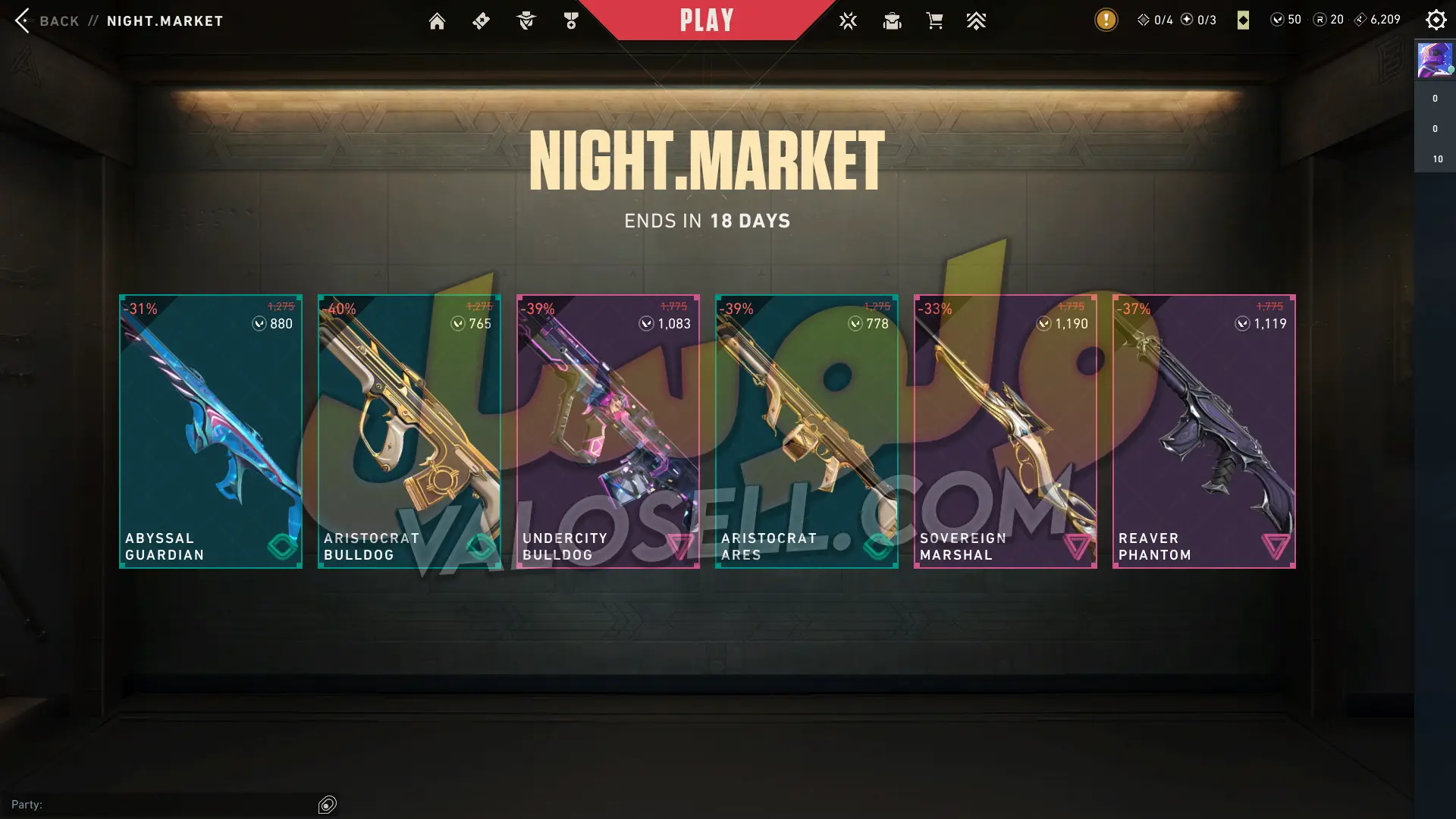Click the Party chat input bar
Screen dimensions: 1456x819
163,805
